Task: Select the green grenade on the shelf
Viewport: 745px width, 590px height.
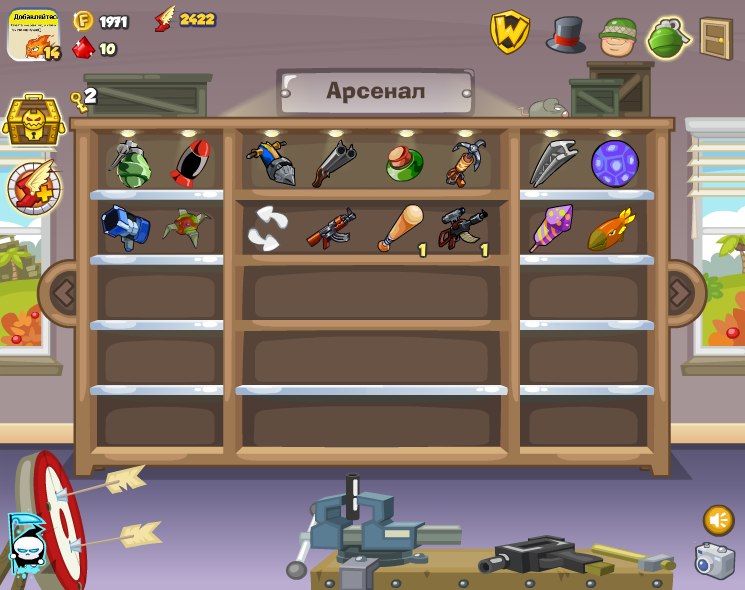Action: point(130,165)
